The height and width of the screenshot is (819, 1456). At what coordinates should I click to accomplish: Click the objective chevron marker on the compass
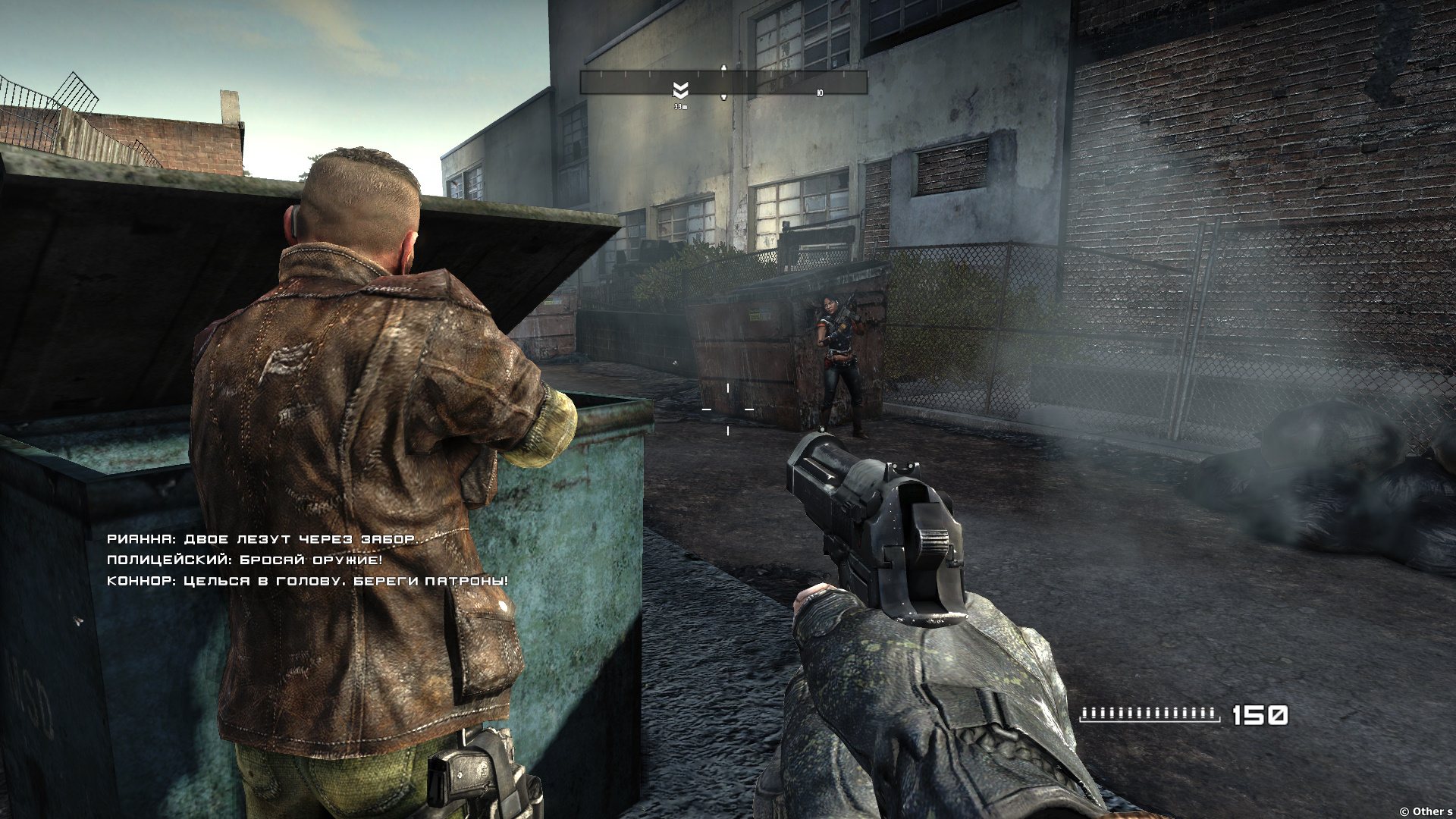(680, 91)
